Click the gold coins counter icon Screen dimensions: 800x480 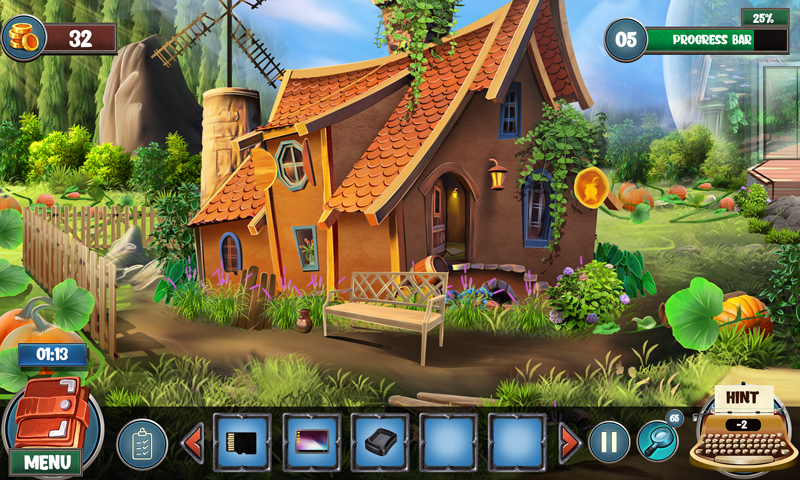pyautogui.click(x=24, y=37)
